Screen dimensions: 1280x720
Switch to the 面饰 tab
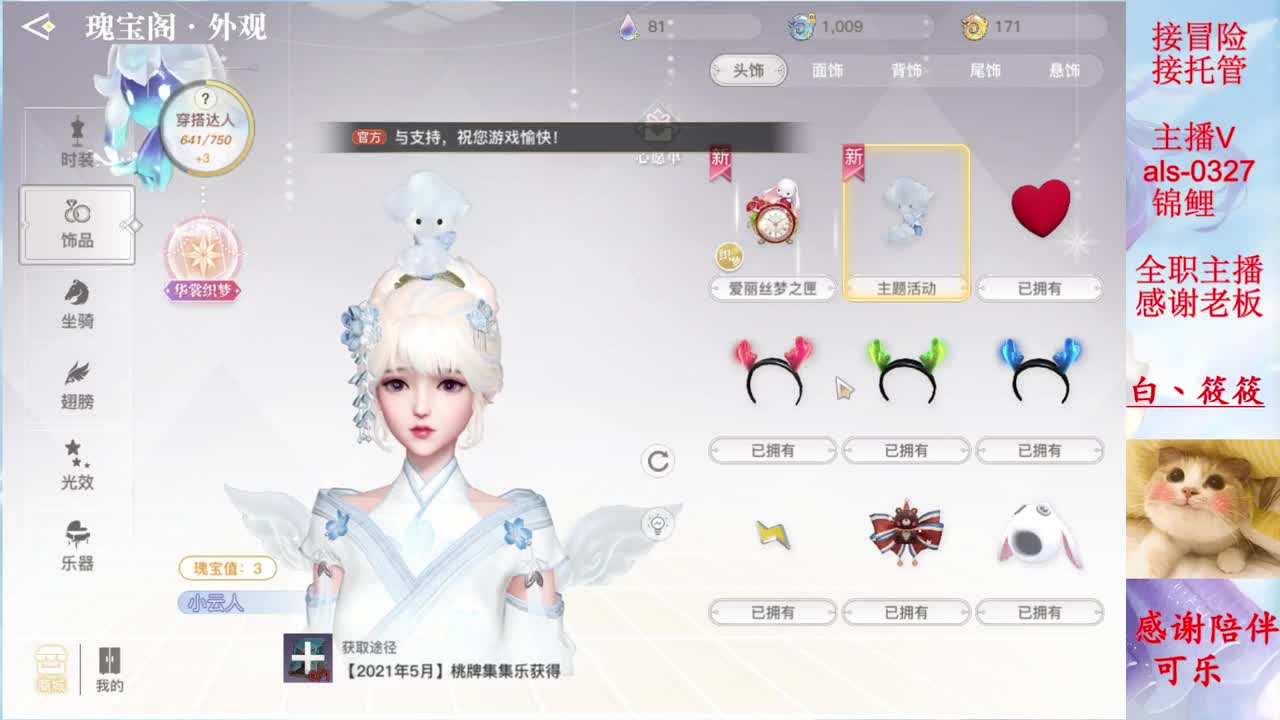coord(829,70)
